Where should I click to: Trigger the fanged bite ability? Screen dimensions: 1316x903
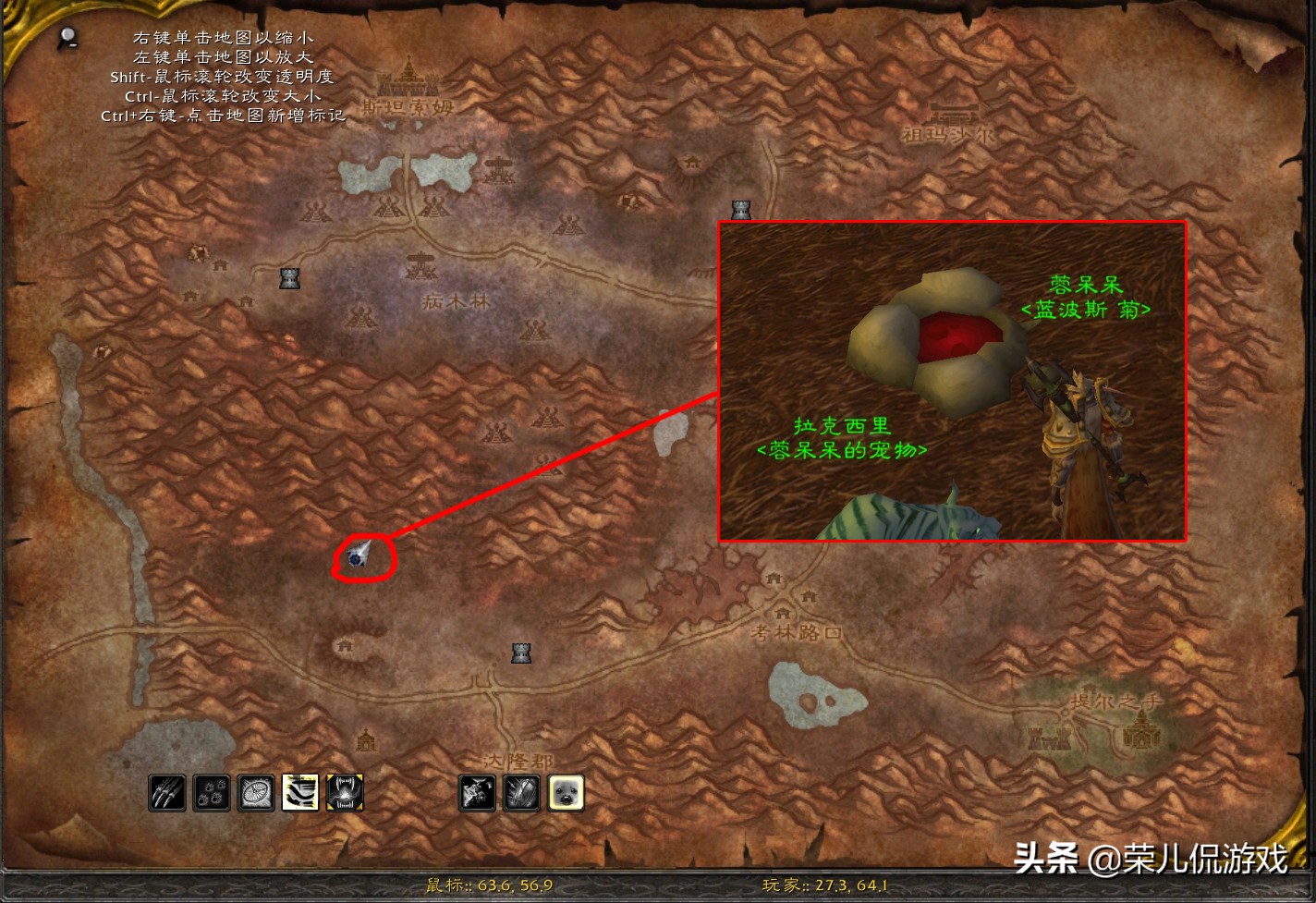tap(345, 793)
